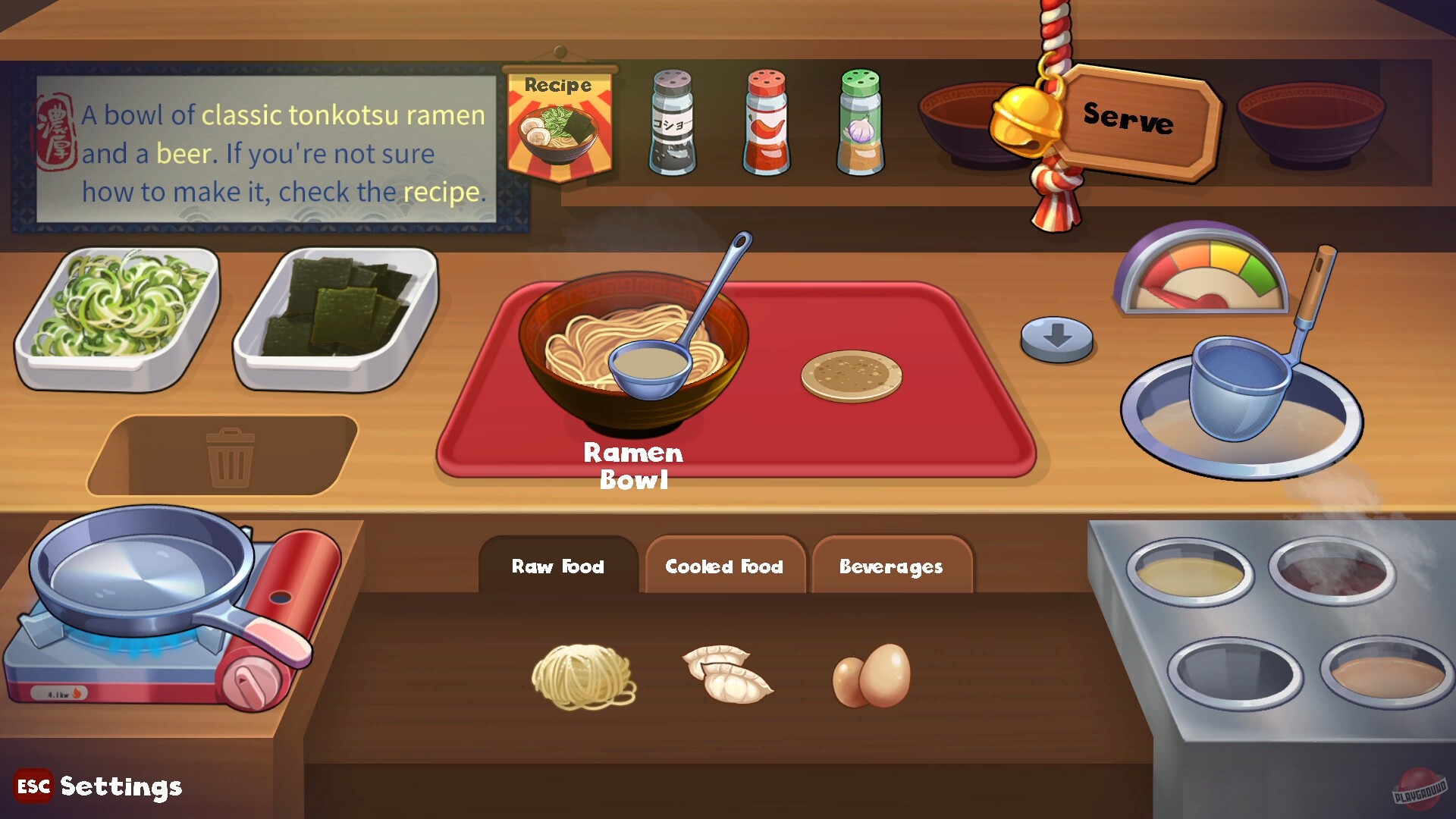This screenshot has width=1456, height=819.
Task: Open the Beverages tab
Action: click(x=891, y=566)
